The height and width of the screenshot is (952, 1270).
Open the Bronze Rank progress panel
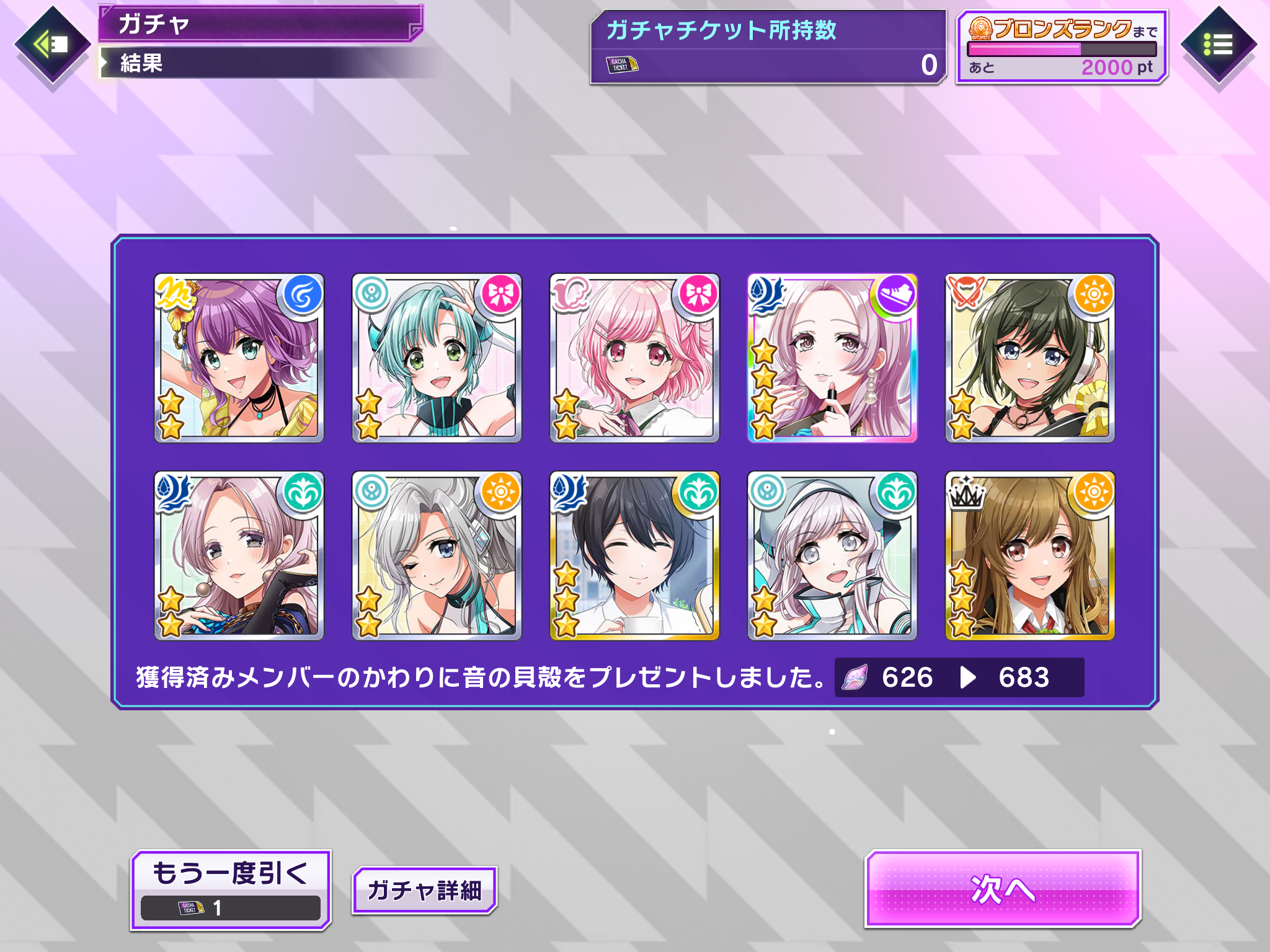[x=1062, y=47]
